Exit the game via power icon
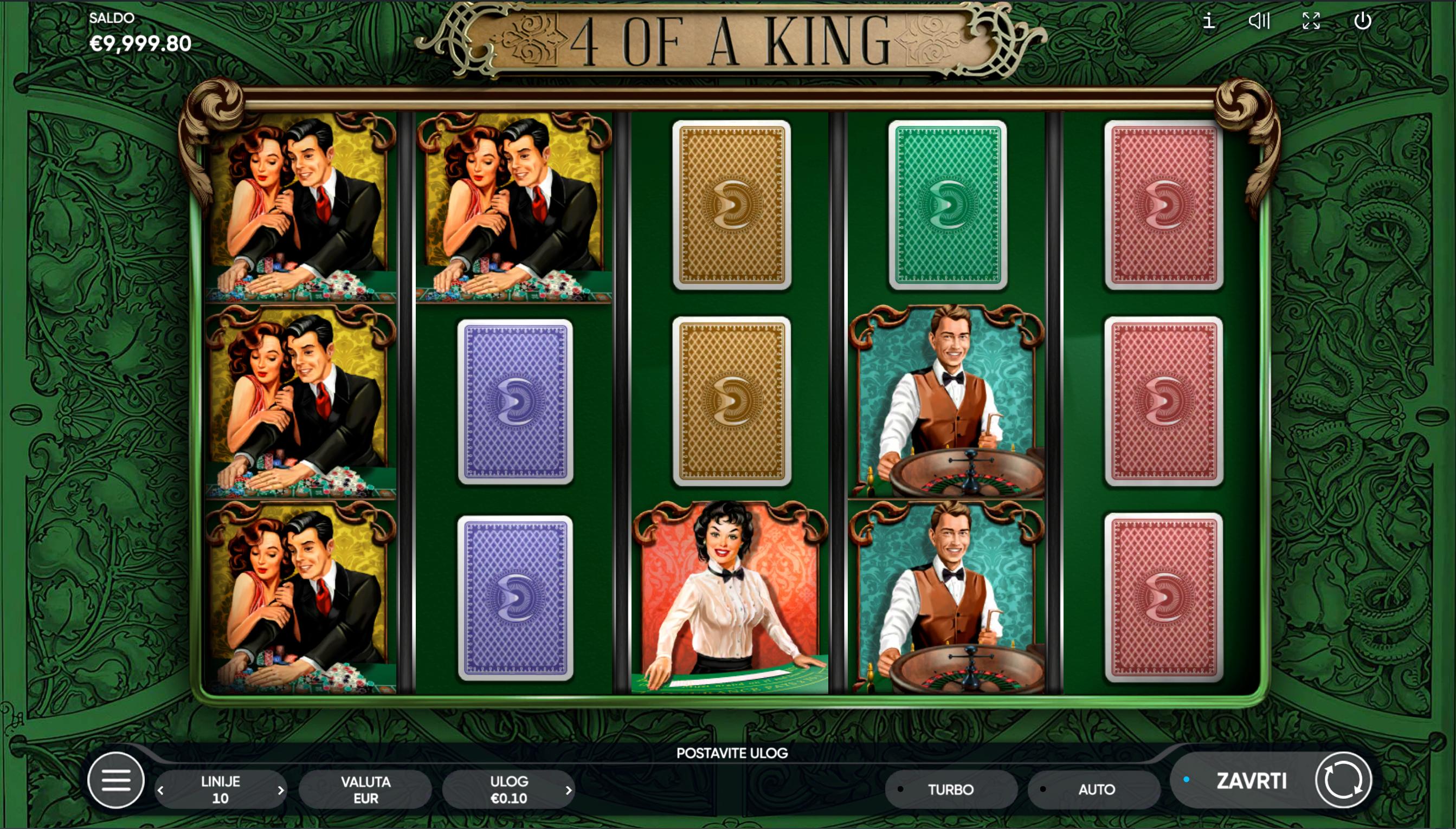This screenshot has height=829, width=1456. point(1362,22)
